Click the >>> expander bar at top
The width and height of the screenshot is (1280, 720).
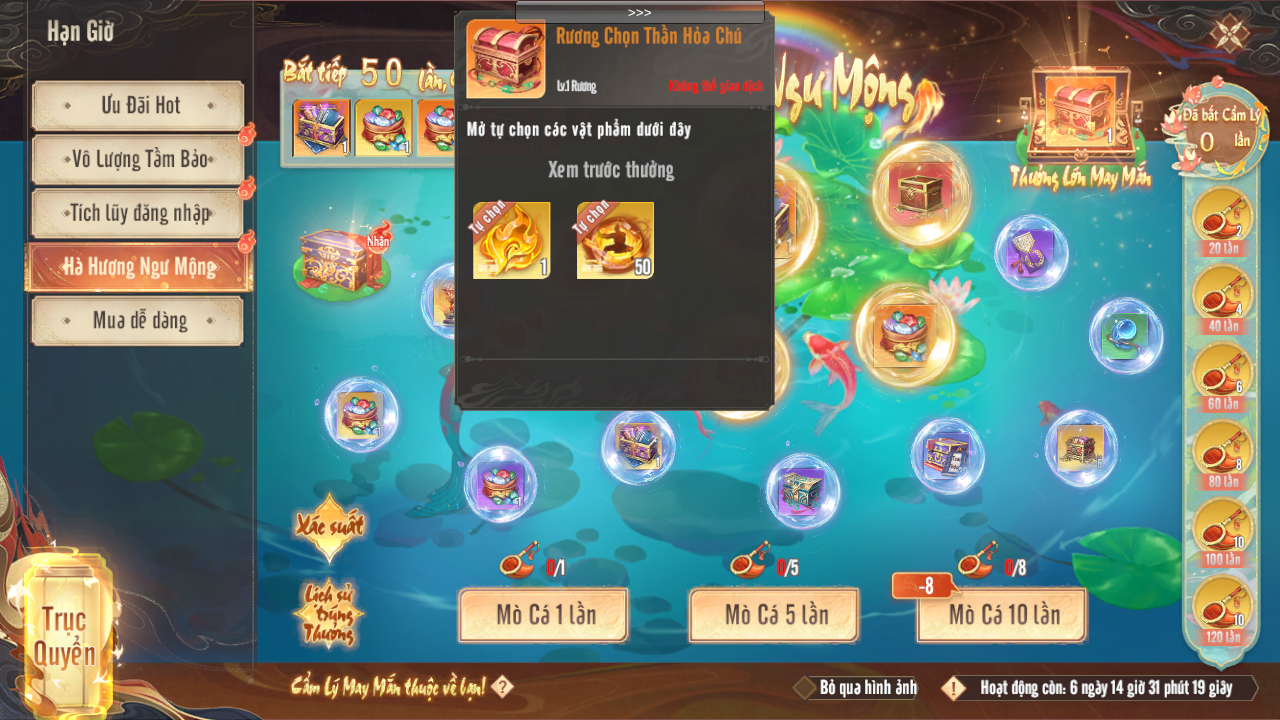[x=640, y=12]
